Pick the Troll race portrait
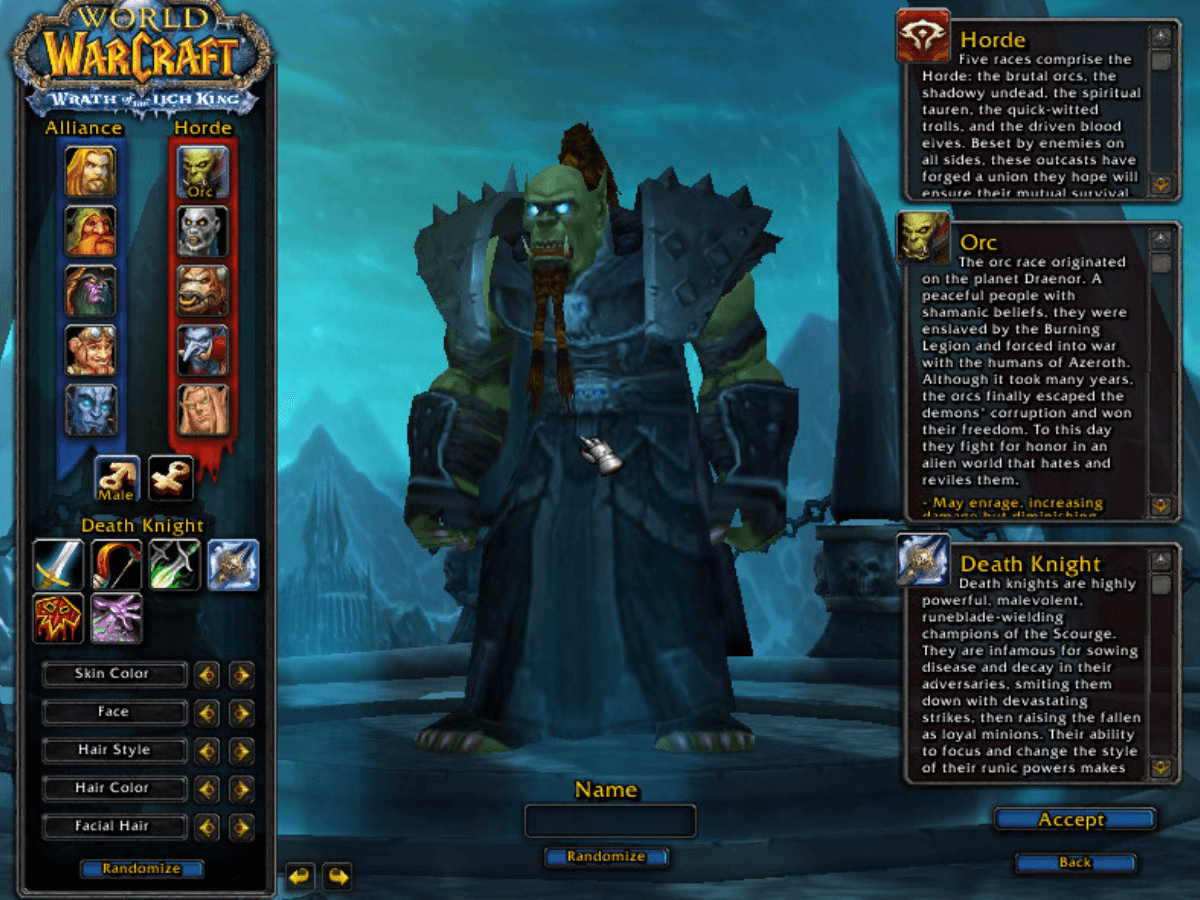Screen dimensions: 1200x900 203,350
